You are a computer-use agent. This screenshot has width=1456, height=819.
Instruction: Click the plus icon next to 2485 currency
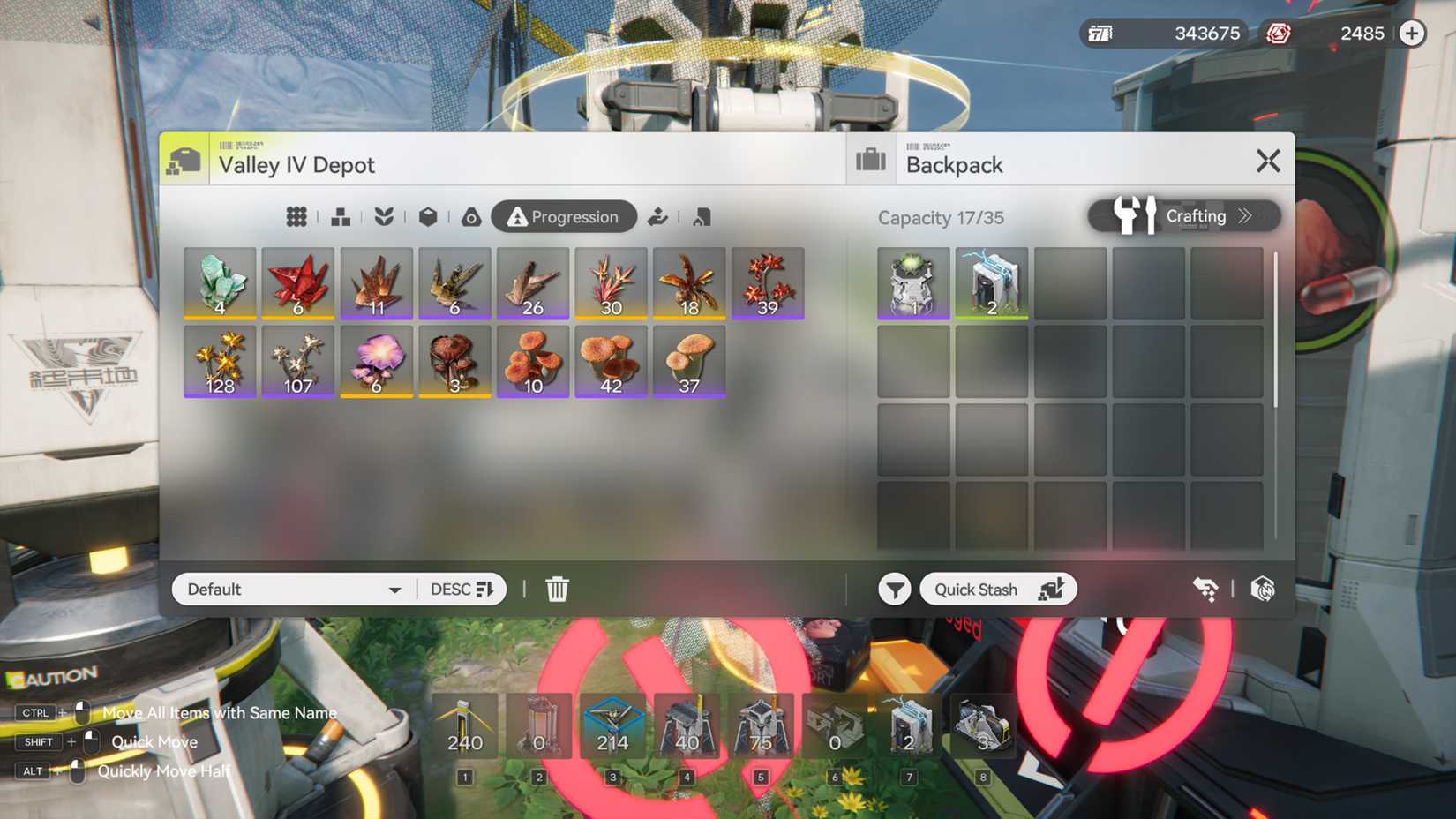click(x=1411, y=34)
